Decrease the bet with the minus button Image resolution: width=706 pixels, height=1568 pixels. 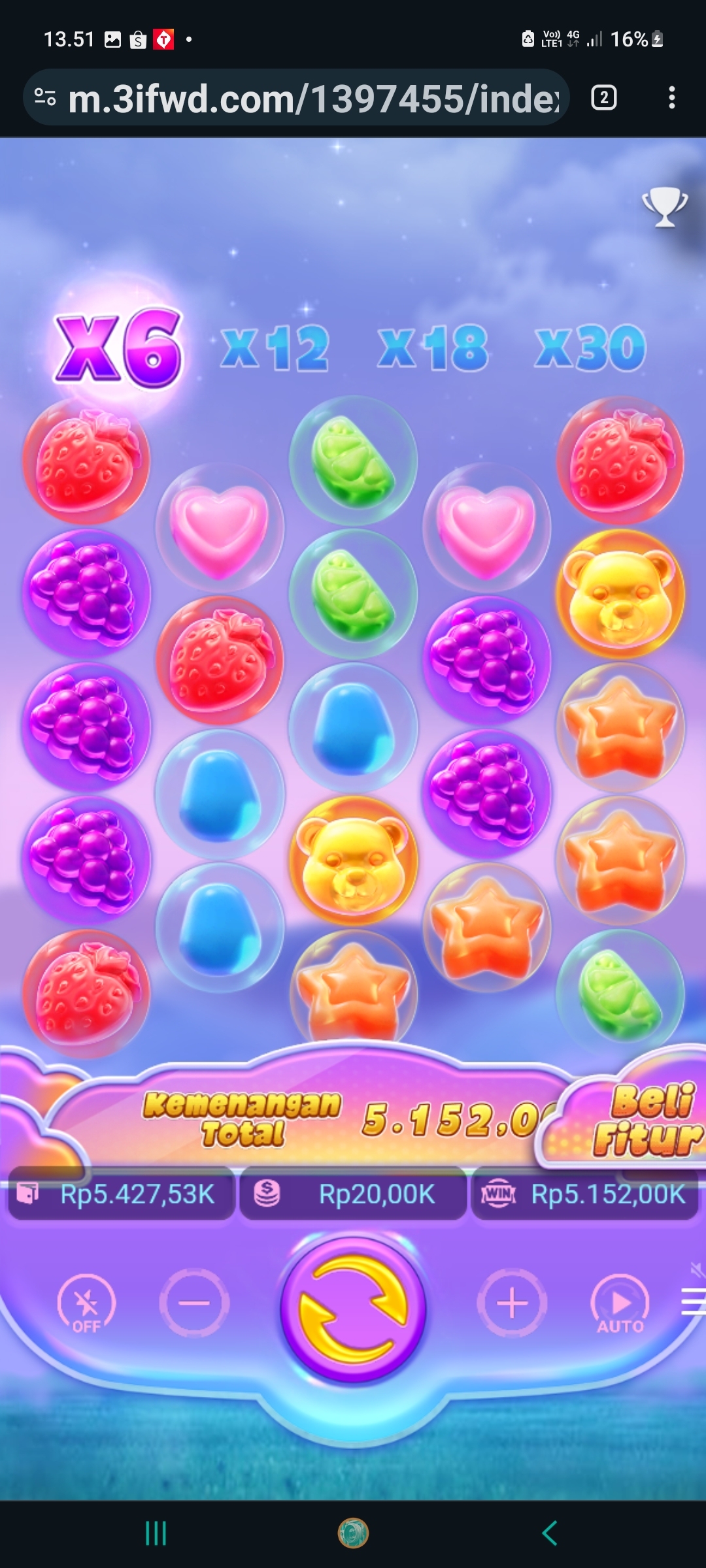194,1303
